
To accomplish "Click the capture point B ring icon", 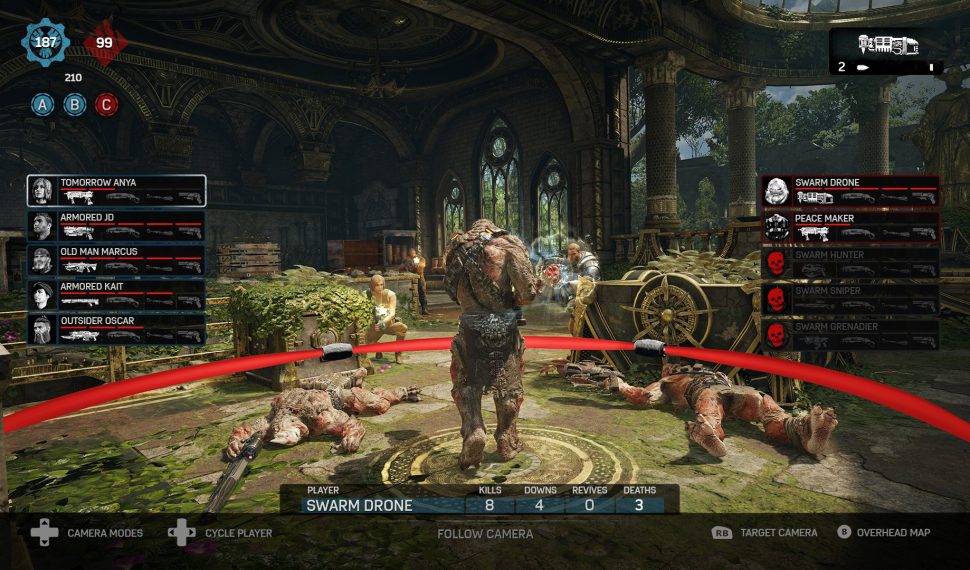I will (74, 103).
